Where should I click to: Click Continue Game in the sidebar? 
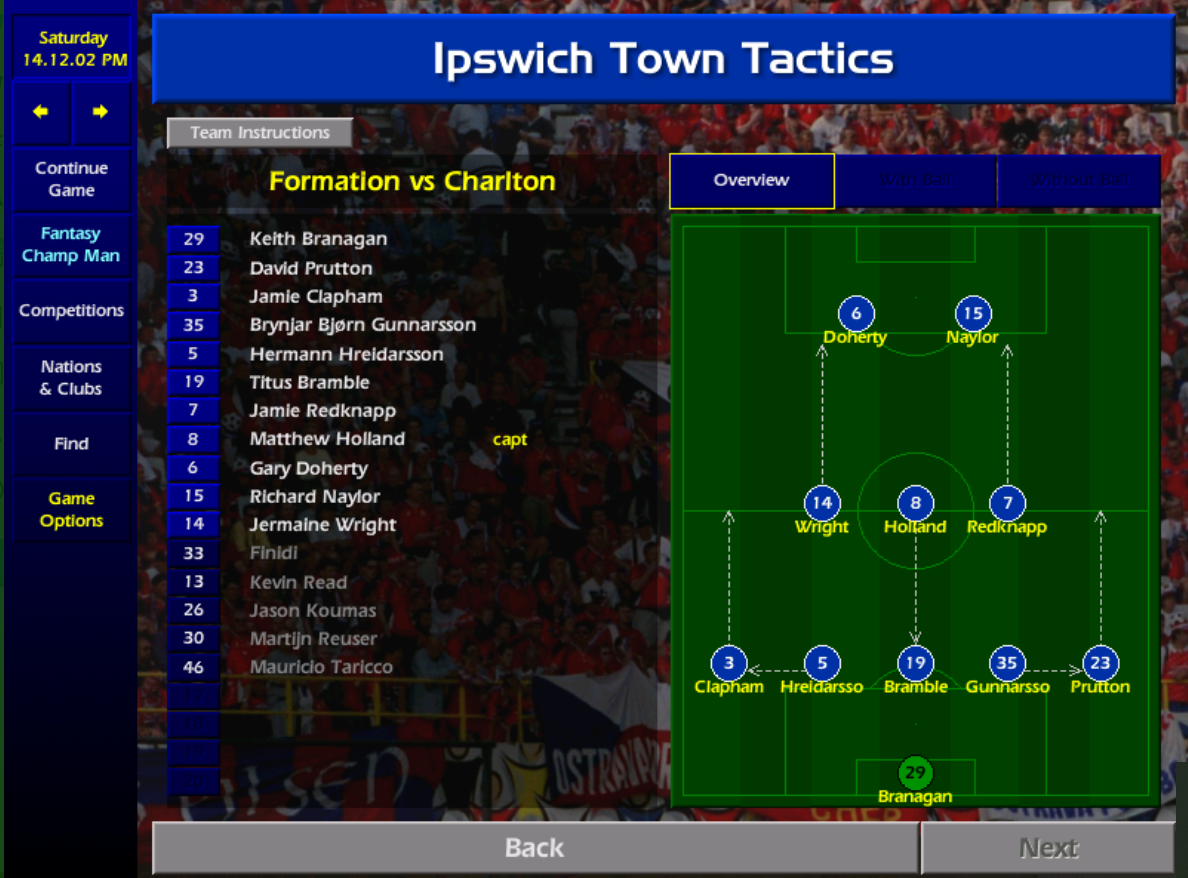(71, 179)
